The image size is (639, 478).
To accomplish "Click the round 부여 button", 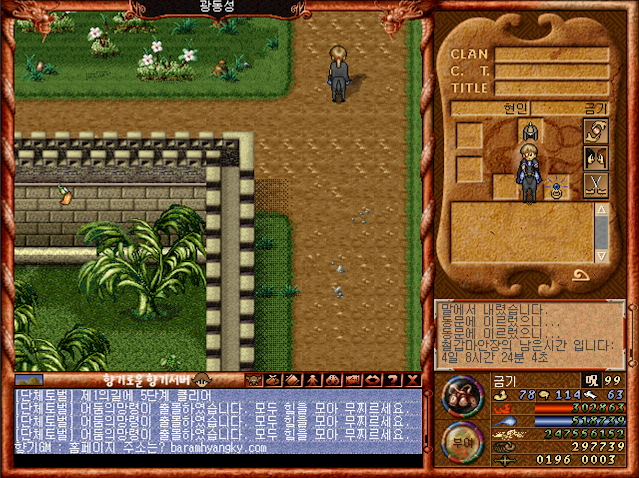I will coord(461,442).
